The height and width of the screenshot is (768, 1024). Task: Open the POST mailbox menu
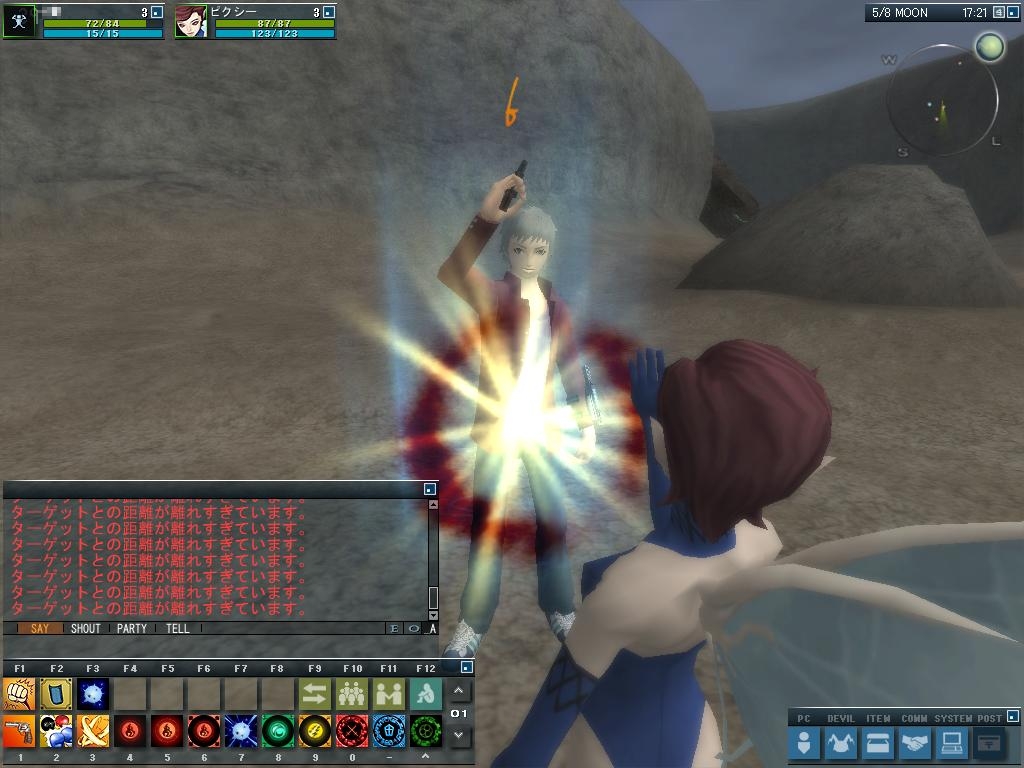click(988, 743)
